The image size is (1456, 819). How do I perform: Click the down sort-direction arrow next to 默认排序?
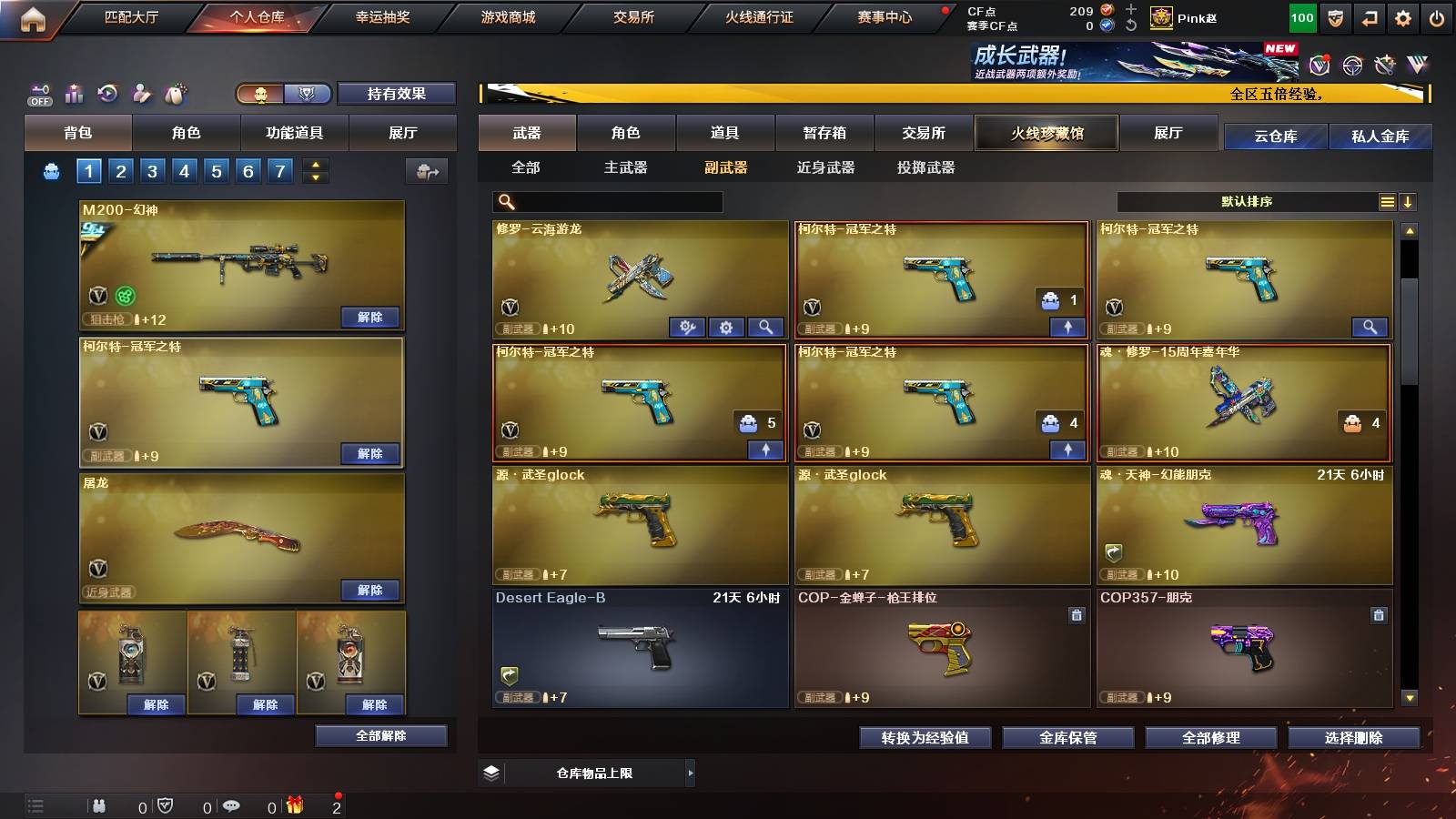click(1409, 202)
